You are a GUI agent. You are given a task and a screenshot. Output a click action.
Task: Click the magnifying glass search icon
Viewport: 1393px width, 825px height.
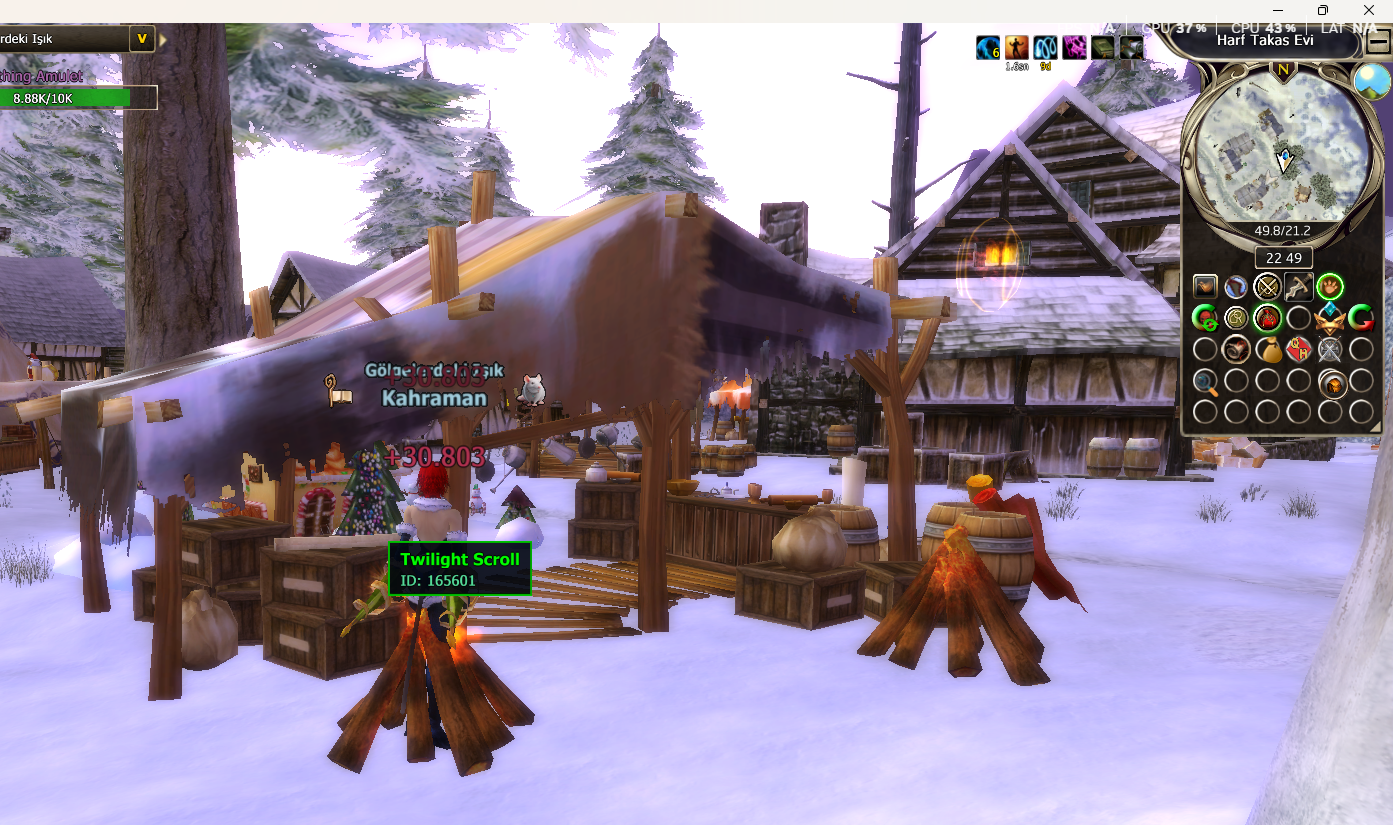[1206, 381]
